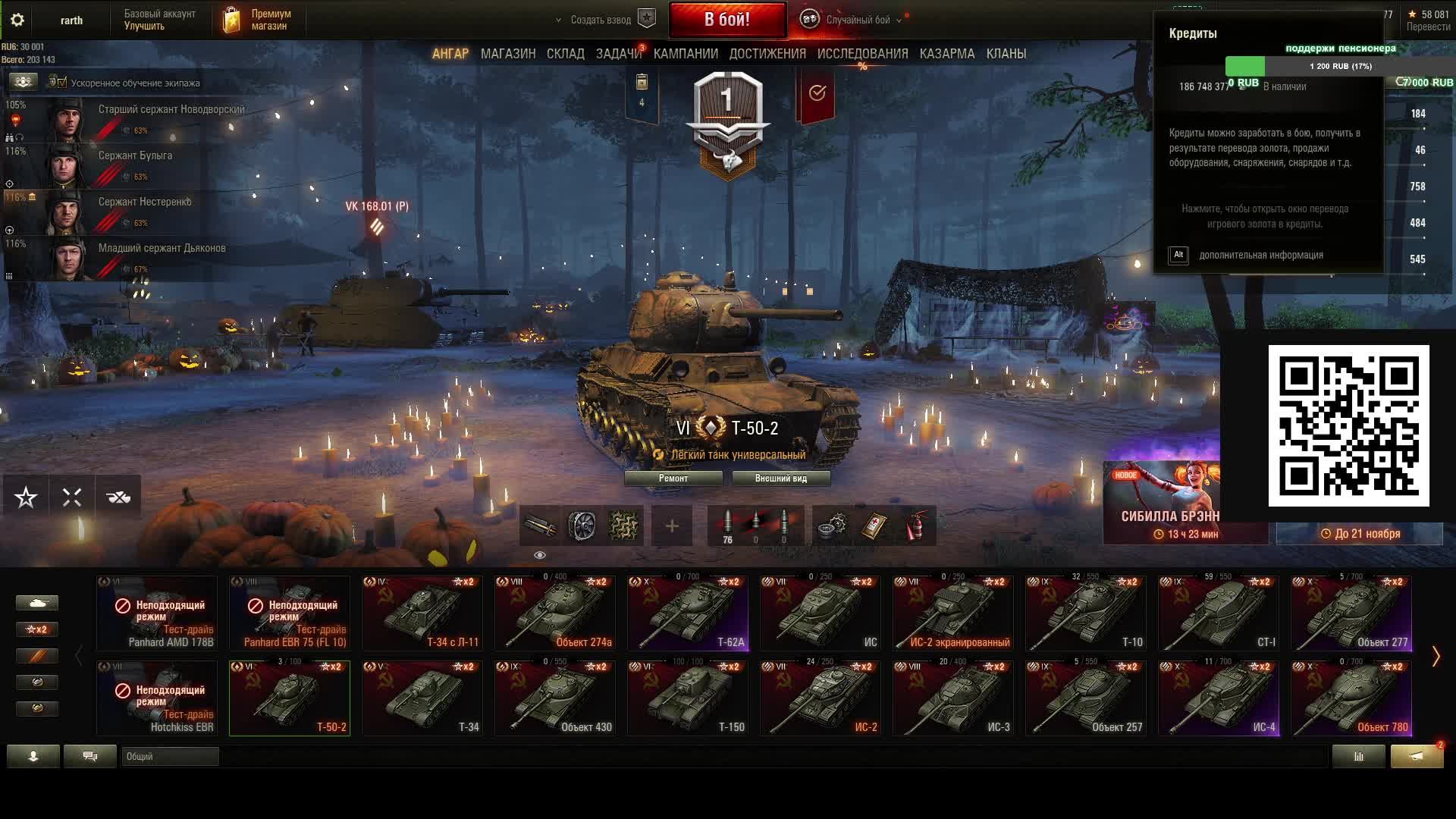Open the СКЛАД tab
The width and height of the screenshot is (1456, 819).
565,54
